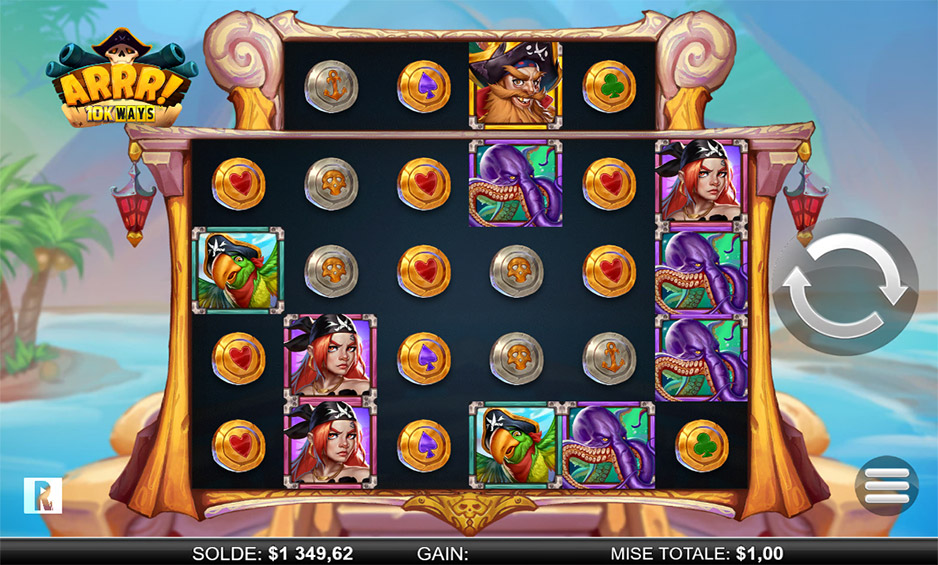Image resolution: width=938 pixels, height=565 pixels.
Task: Click the Relax Gaming logo icon
Action: (x=43, y=495)
